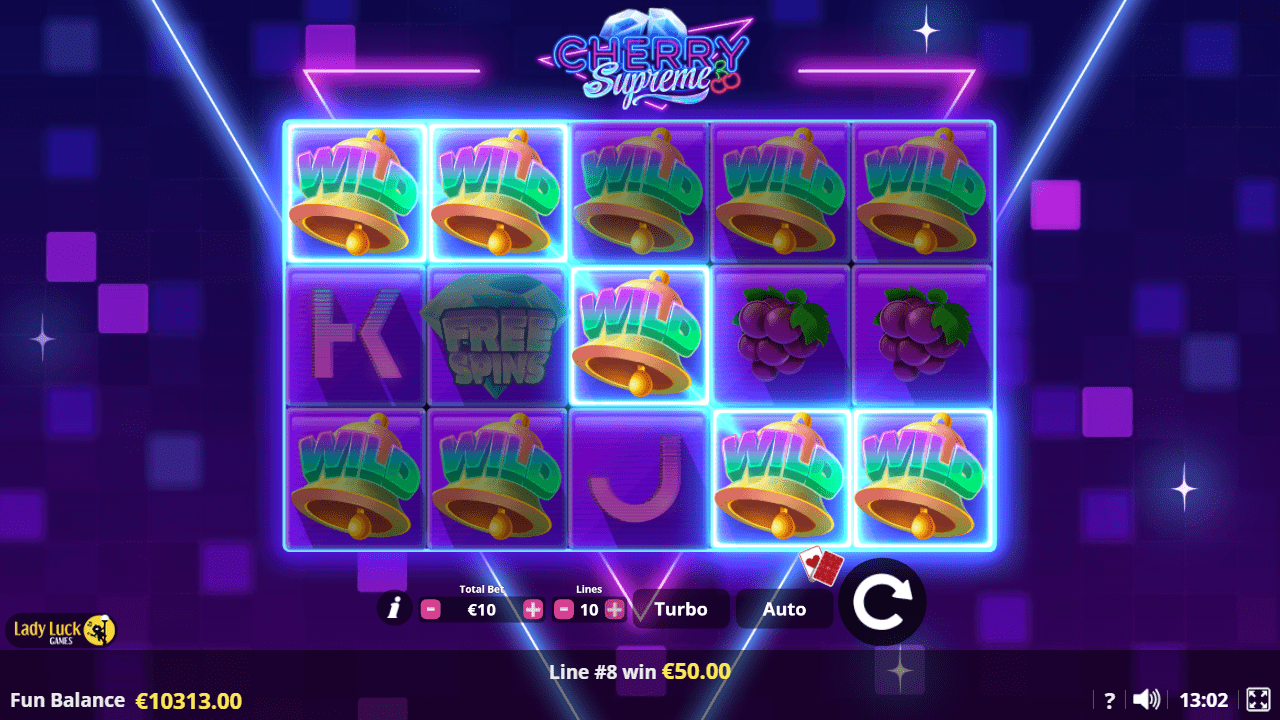
Task: Mute sound with the speaker icon
Action: pos(1146,700)
